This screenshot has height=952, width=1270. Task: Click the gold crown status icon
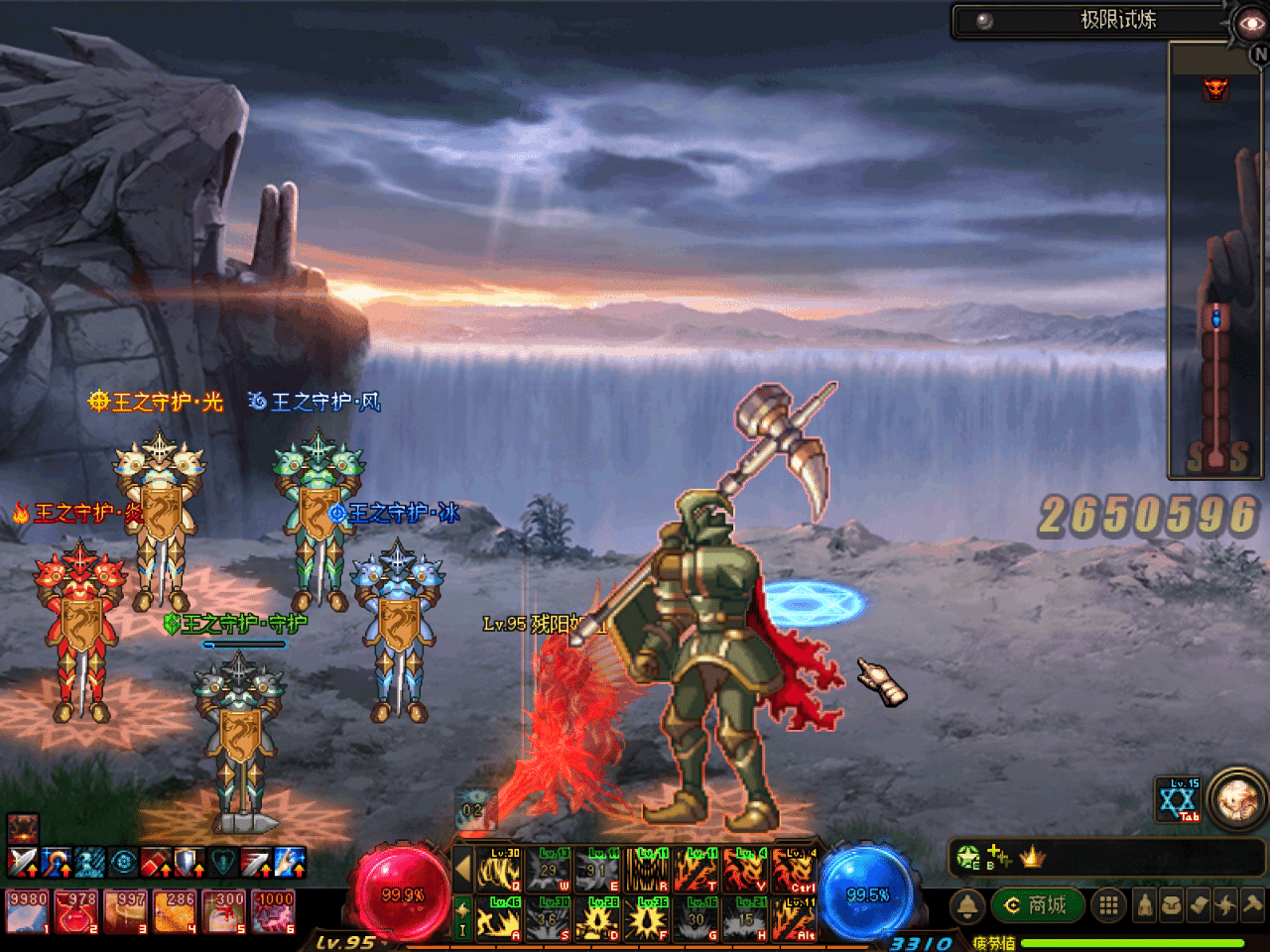tap(1033, 857)
